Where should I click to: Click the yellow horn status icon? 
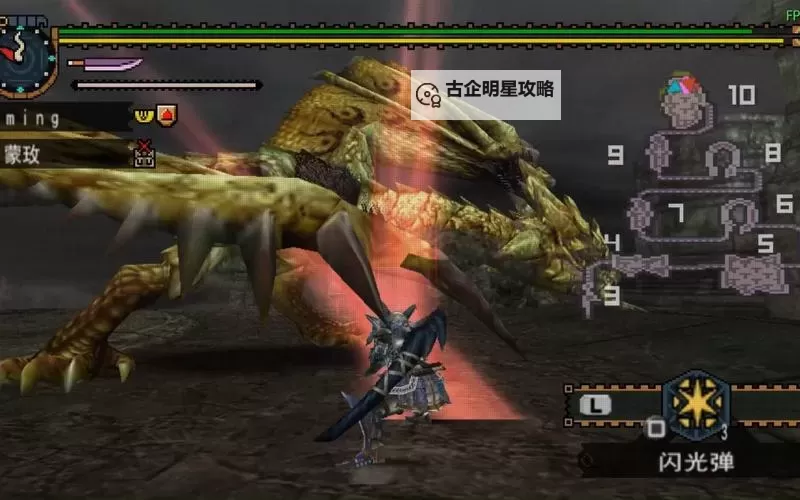[143, 113]
